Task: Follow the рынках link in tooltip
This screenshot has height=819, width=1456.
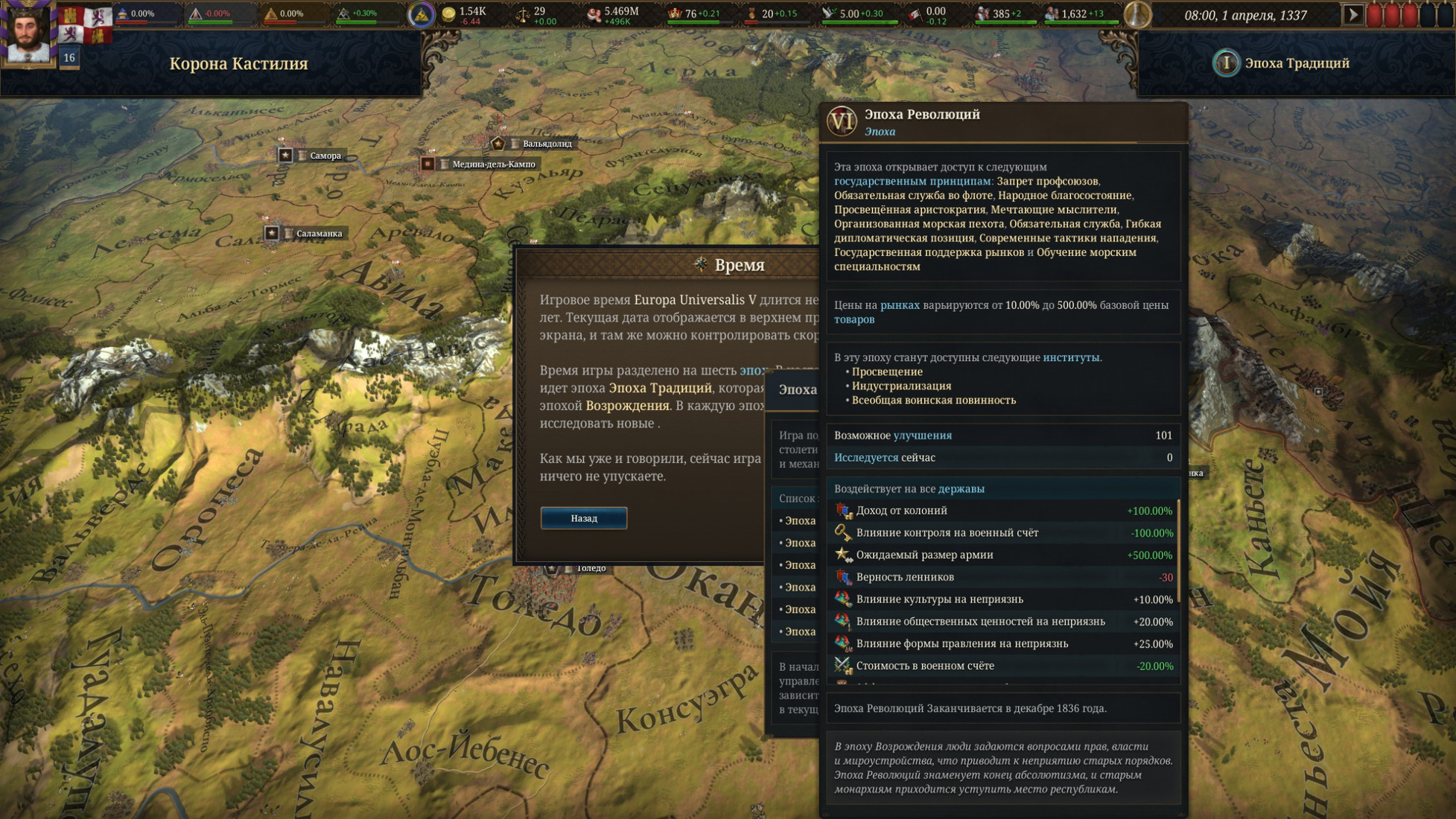Action: coord(899,305)
